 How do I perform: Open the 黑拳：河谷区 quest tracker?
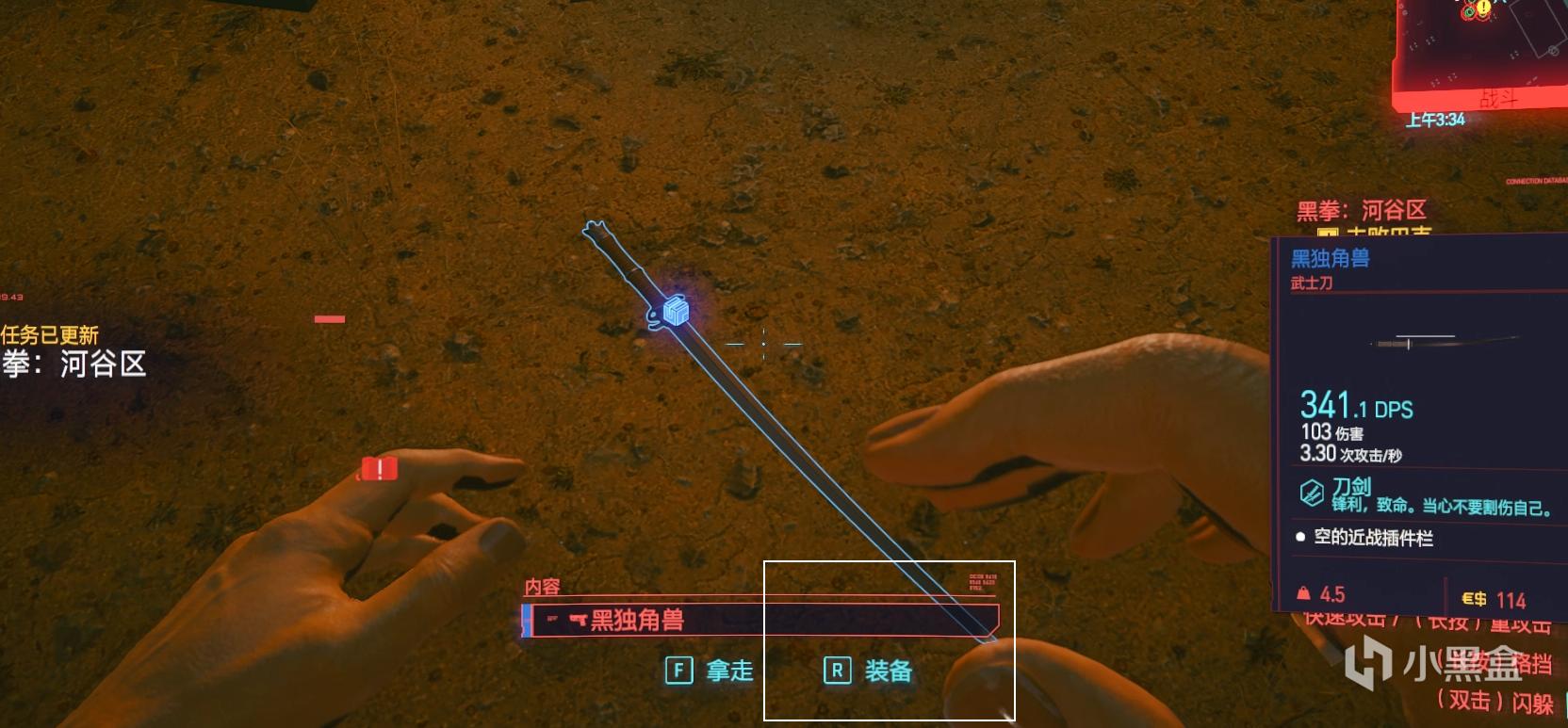pos(1361,210)
